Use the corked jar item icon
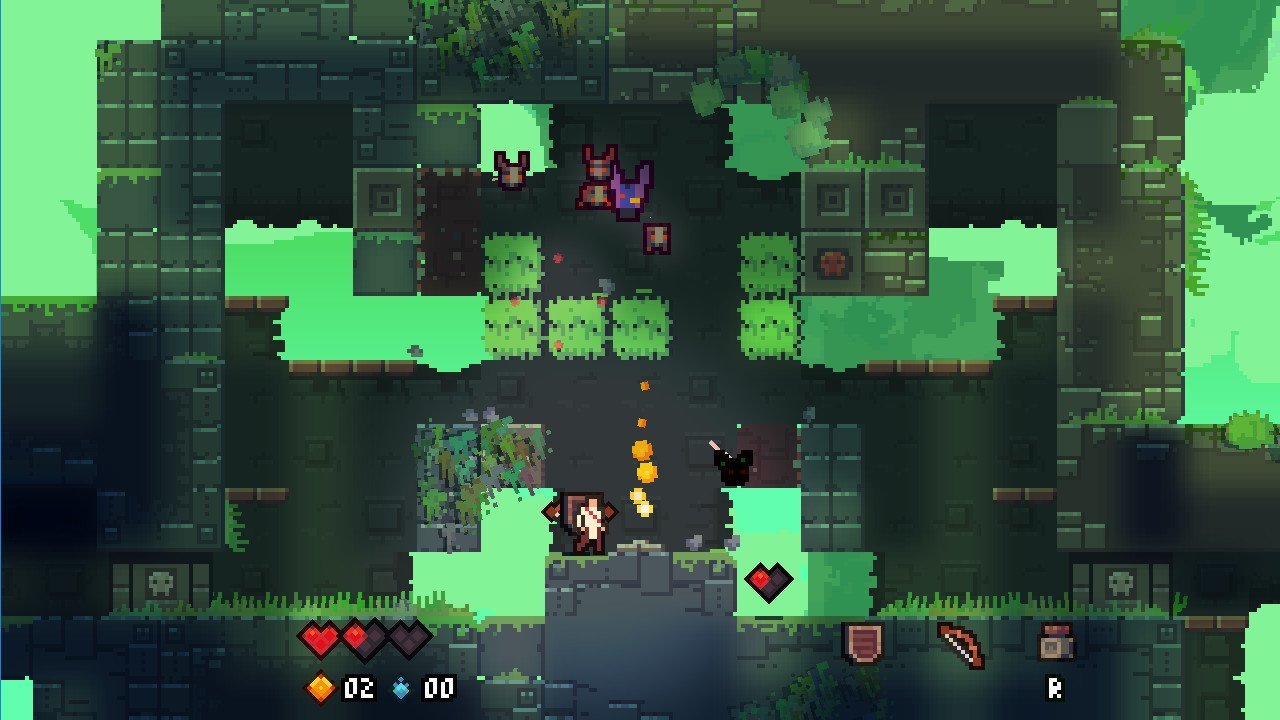The width and height of the screenshot is (1280, 720). click(1054, 643)
